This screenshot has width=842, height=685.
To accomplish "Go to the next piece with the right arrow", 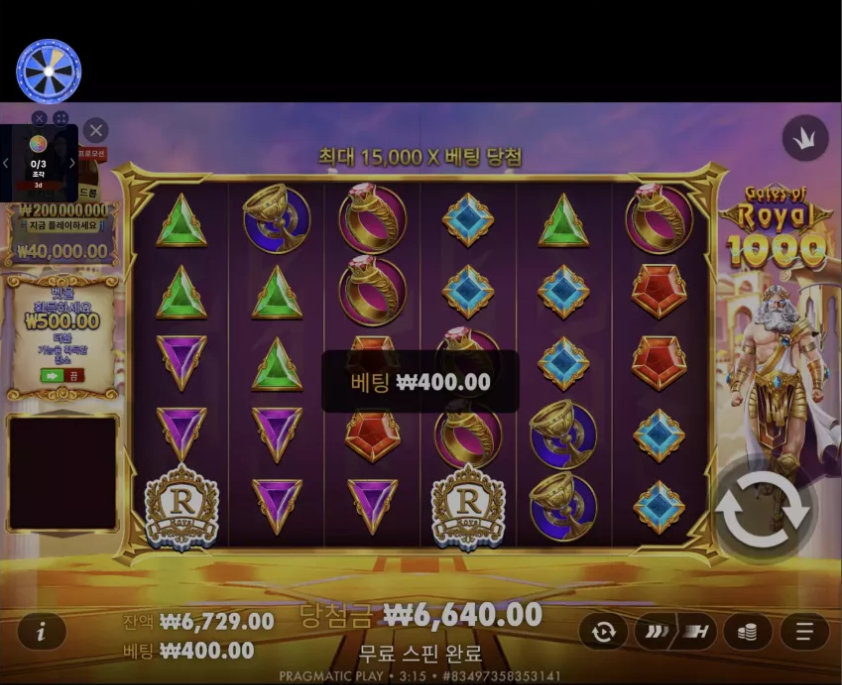I will pyautogui.click(x=72, y=163).
